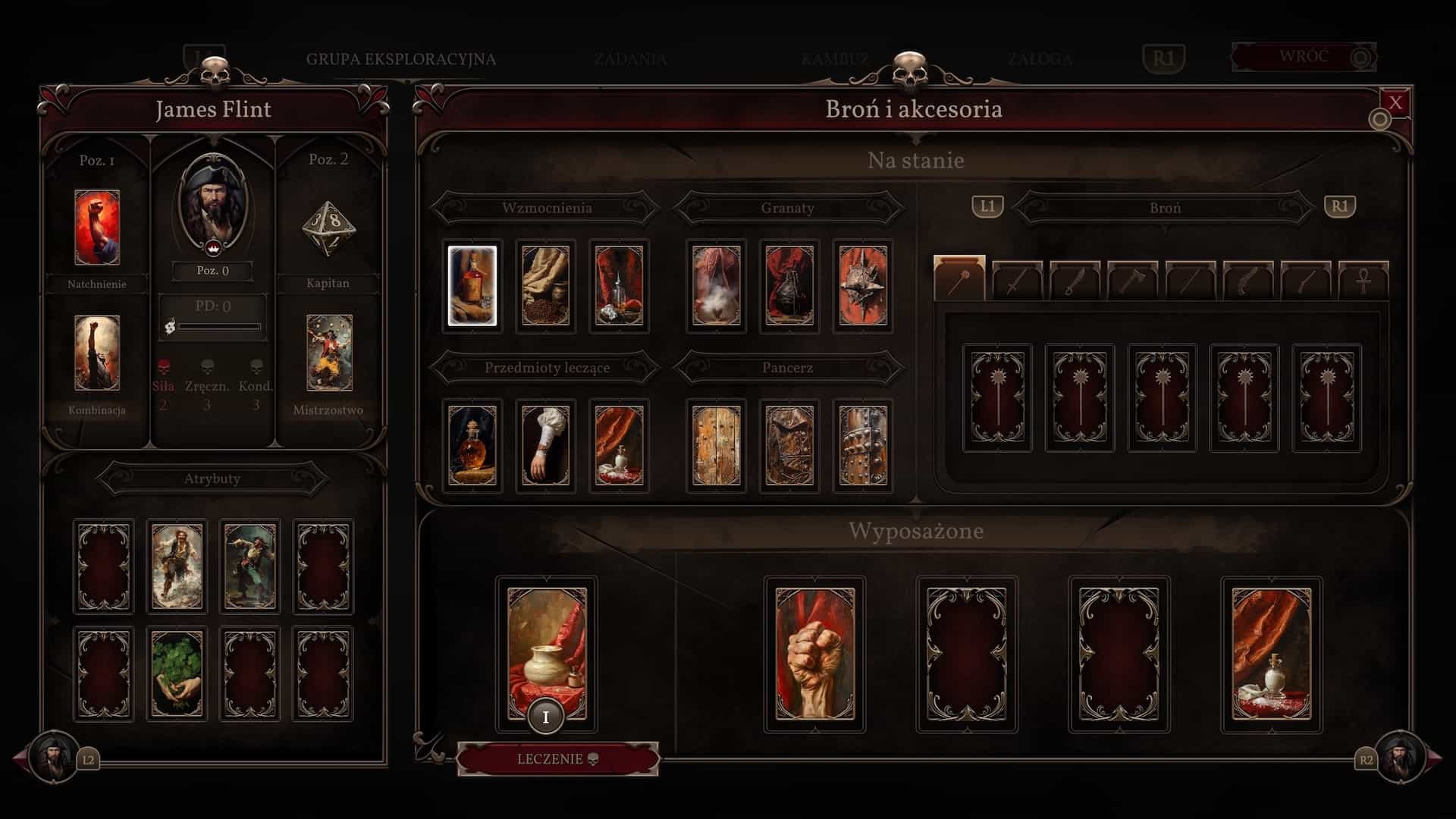Switch to the Załoga tab
1456x819 pixels.
(1039, 59)
